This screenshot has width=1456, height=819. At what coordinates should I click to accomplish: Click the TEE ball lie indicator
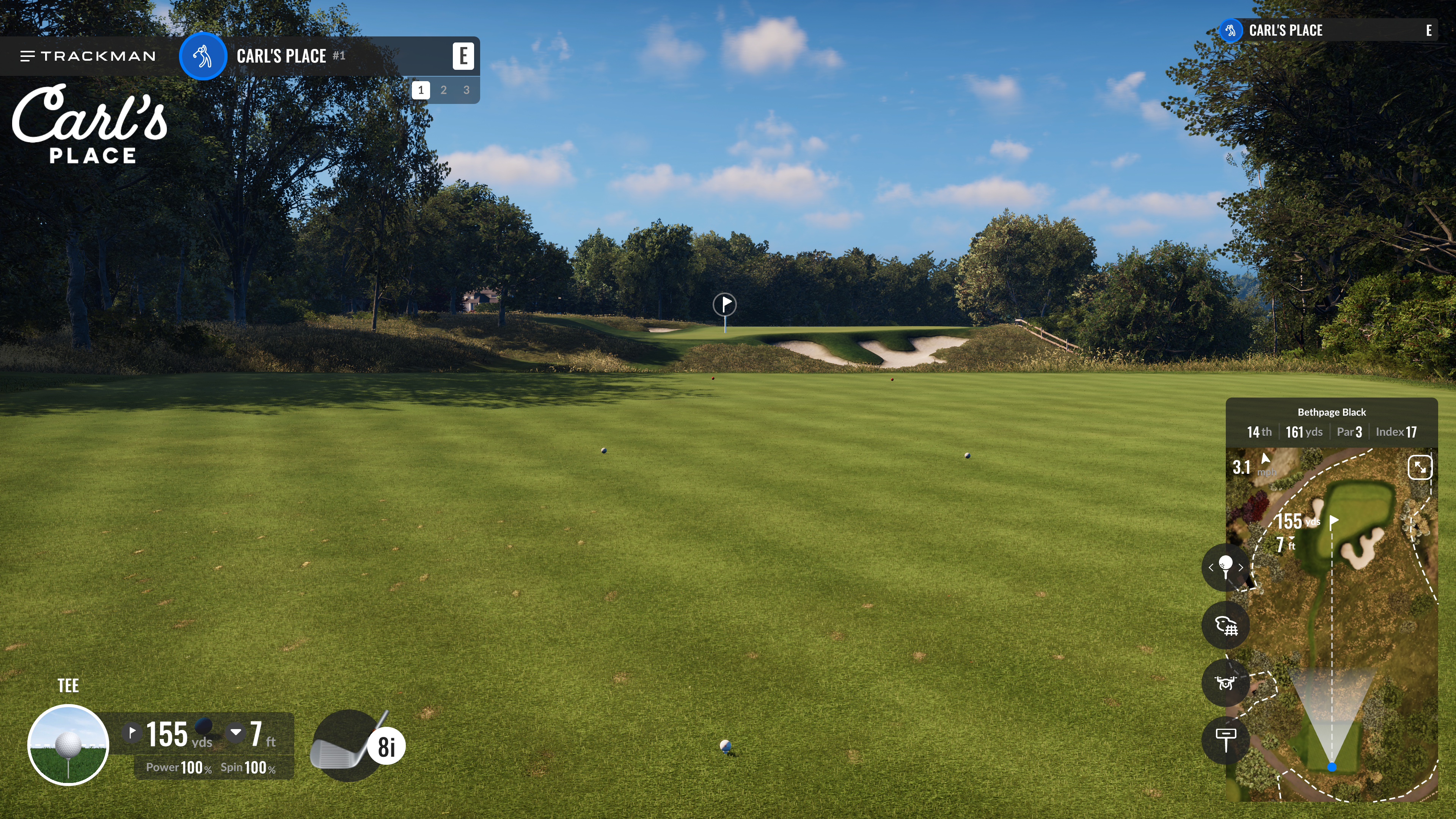[x=68, y=744]
